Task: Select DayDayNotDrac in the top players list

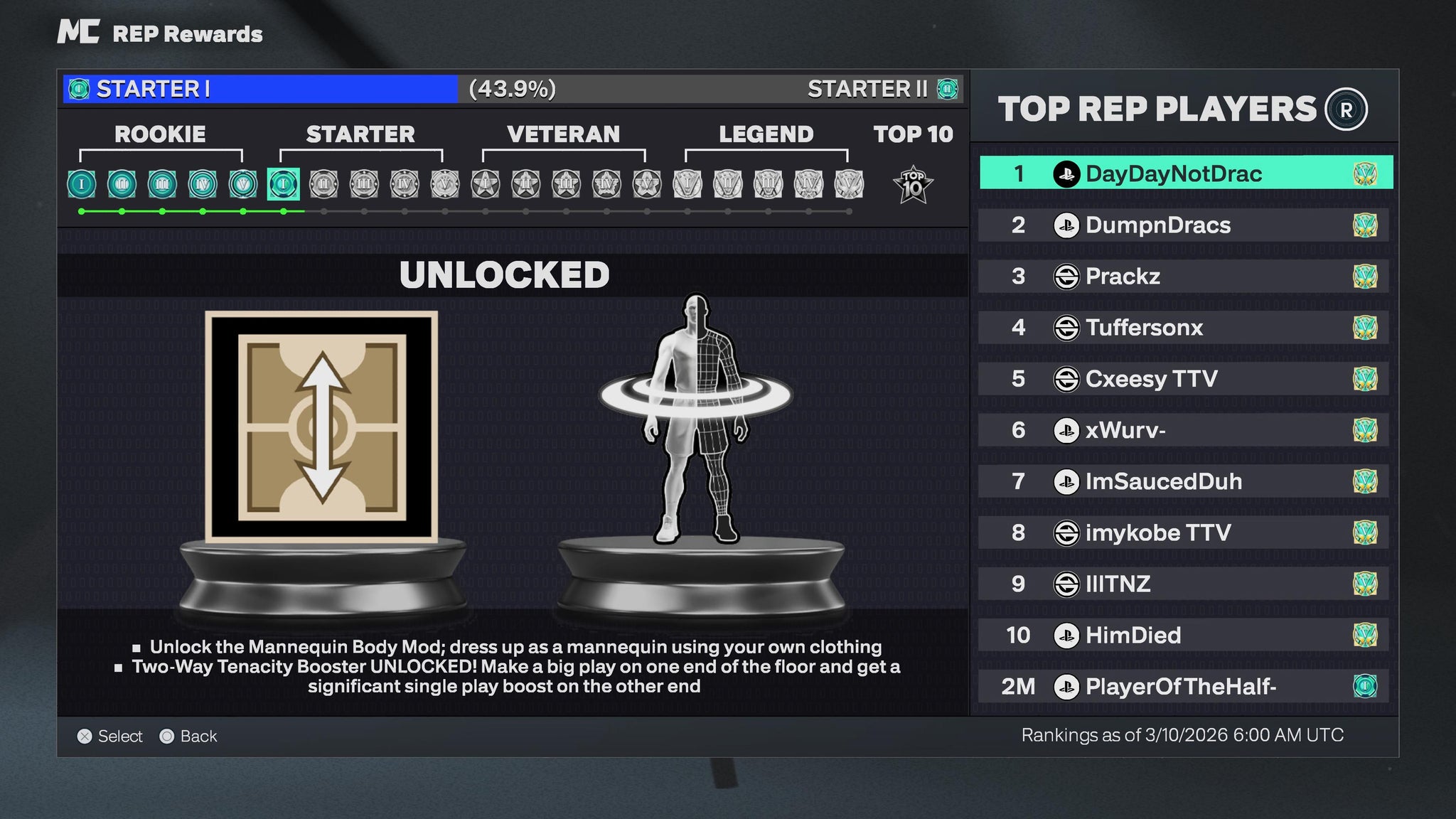Action: coord(1185,173)
